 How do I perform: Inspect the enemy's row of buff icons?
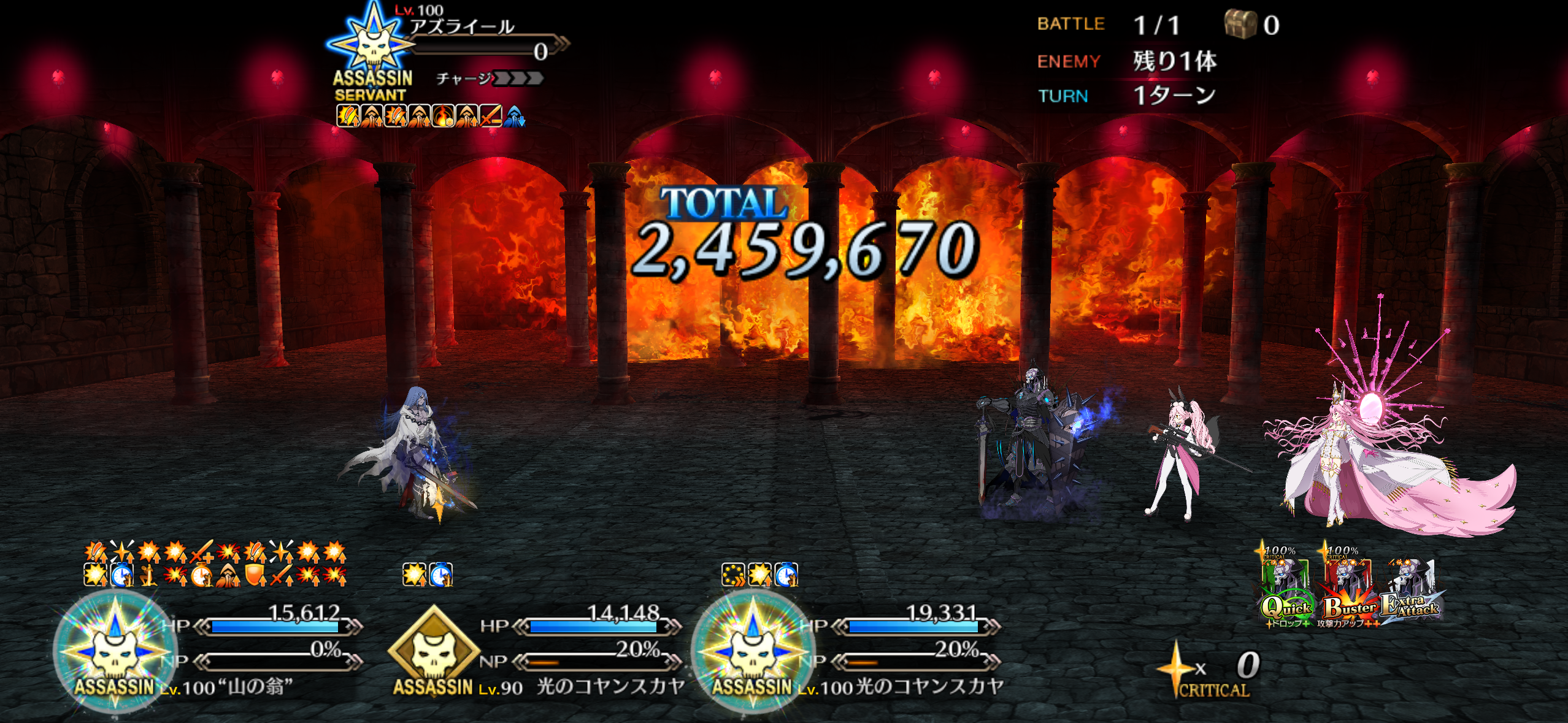429,115
